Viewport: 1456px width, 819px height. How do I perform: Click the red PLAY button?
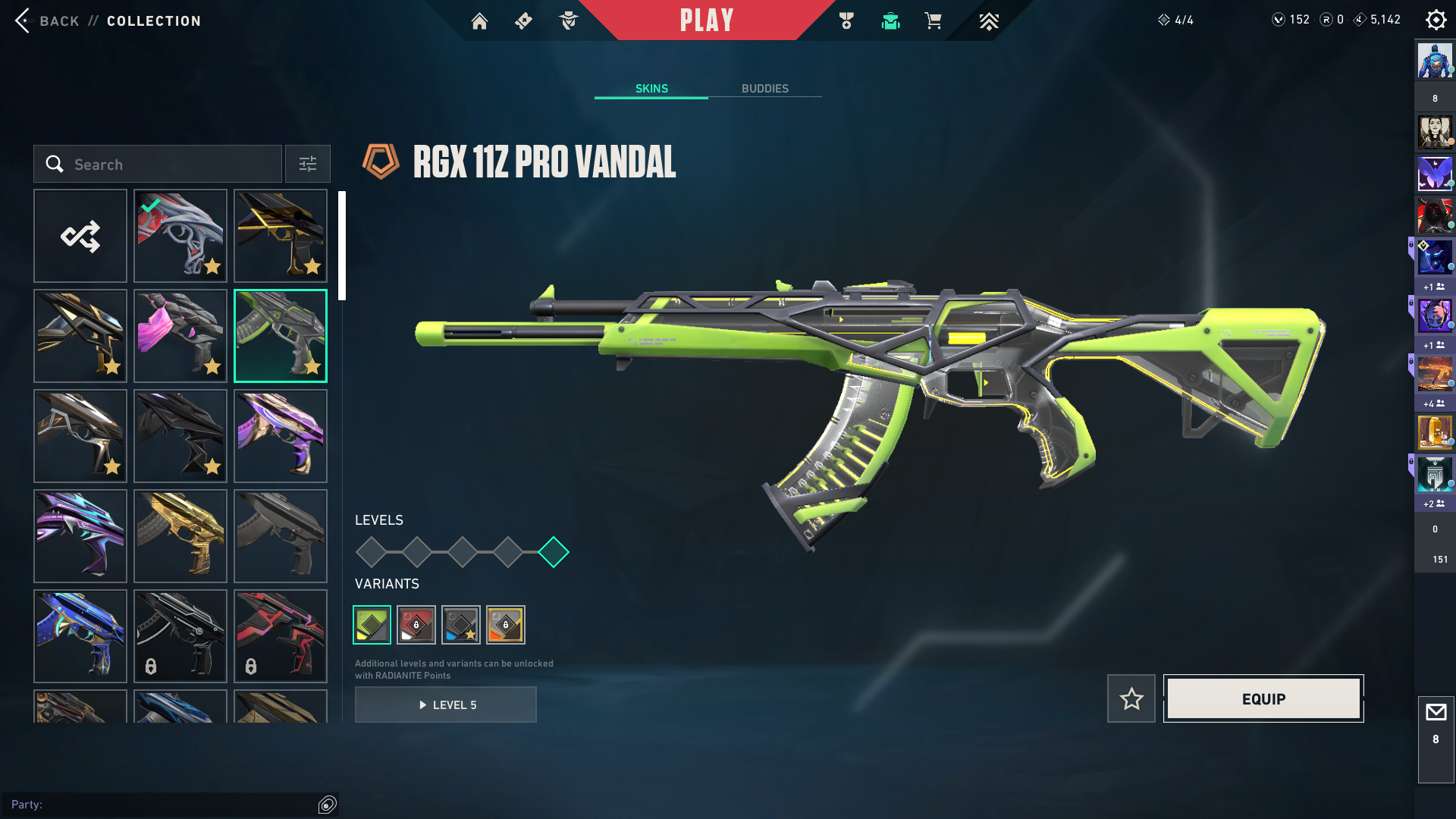pyautogui.click(x=706, y=20)
